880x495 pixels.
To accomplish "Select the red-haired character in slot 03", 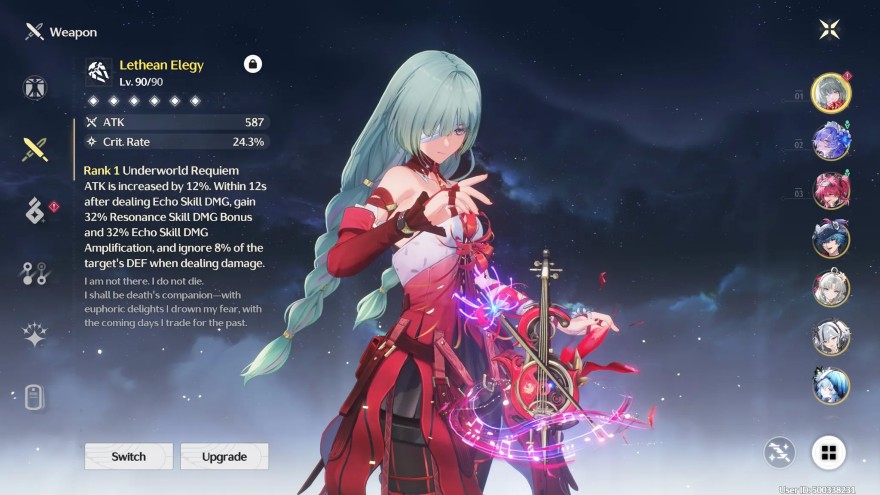I will (831, 190).
